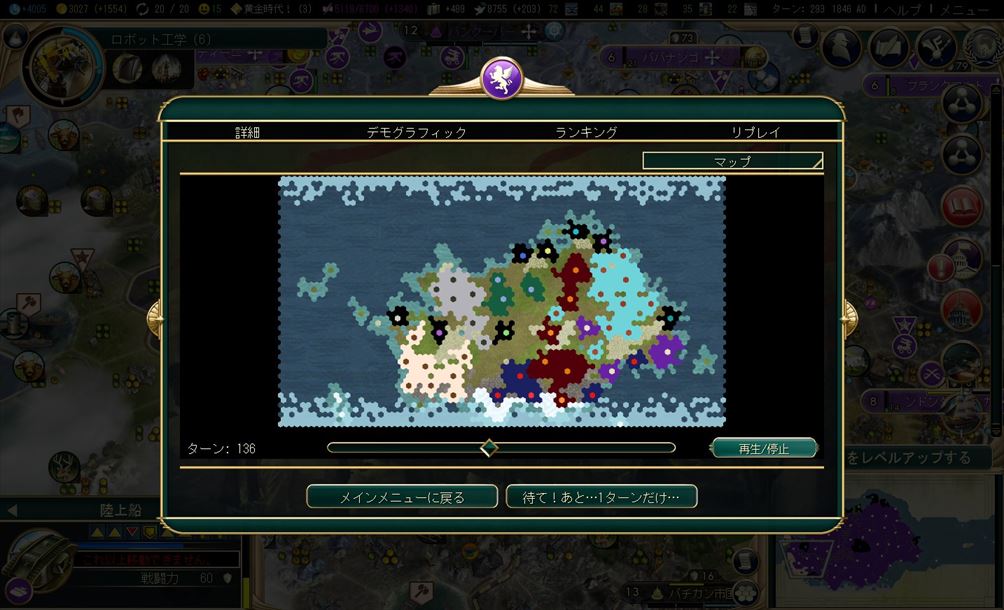
Task: Switch to the 詳細 tab
Action: pyautogui.click(x=248, y=132)
